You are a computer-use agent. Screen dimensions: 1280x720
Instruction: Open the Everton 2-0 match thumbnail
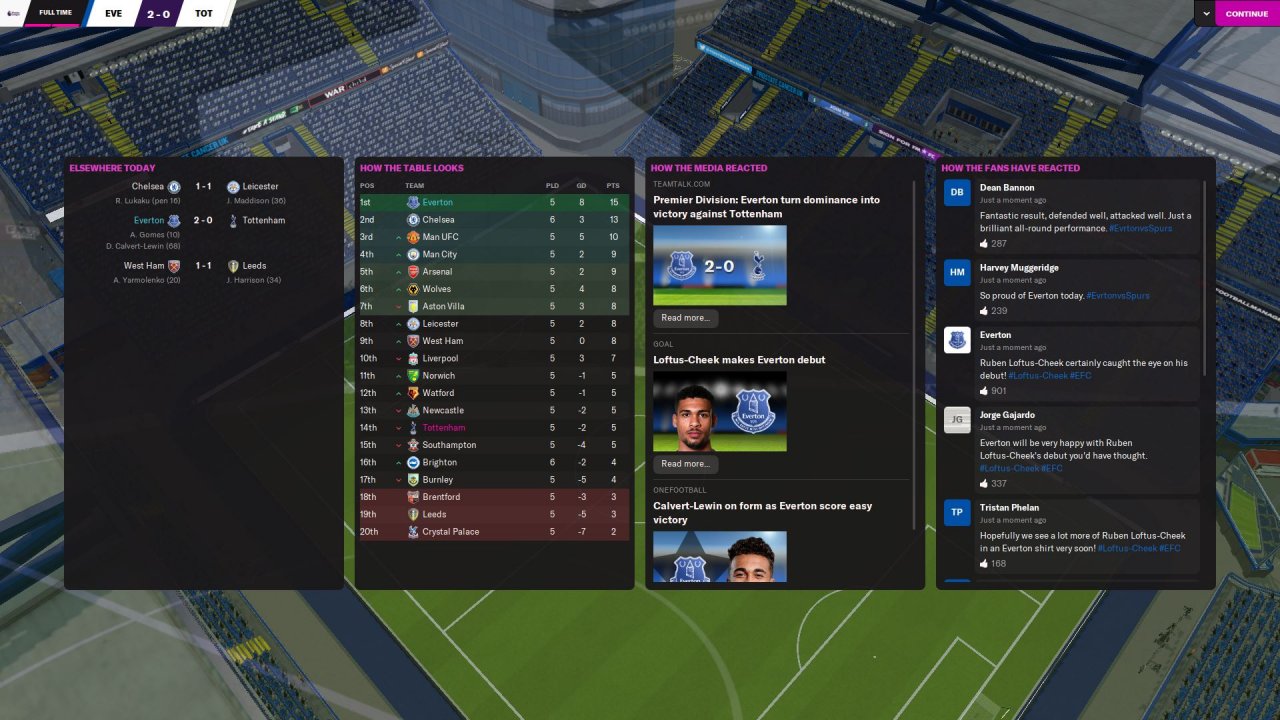pyautogui.click(x=719, y=265)
